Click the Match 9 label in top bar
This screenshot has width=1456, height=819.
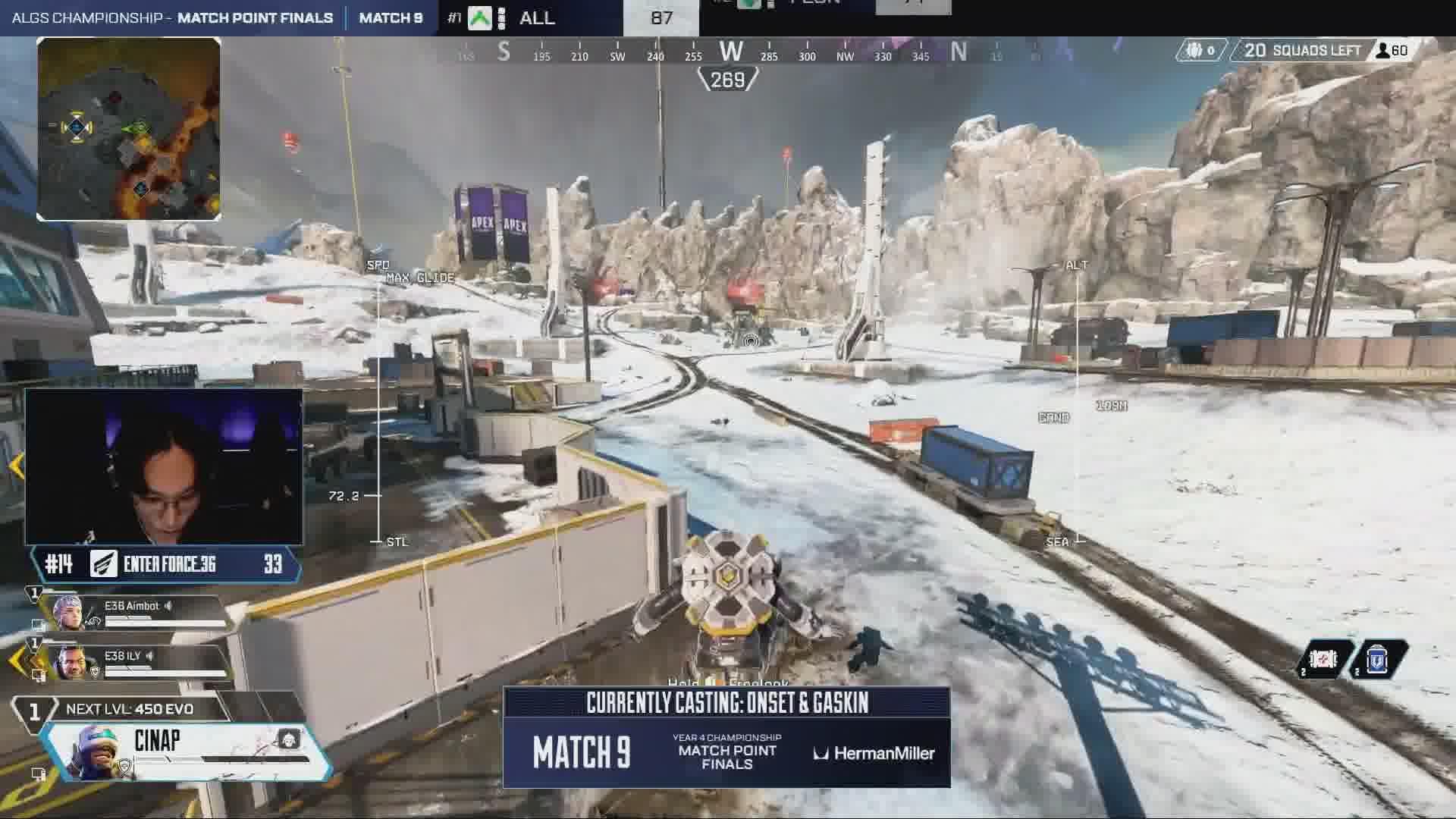[x=391, y=17]
